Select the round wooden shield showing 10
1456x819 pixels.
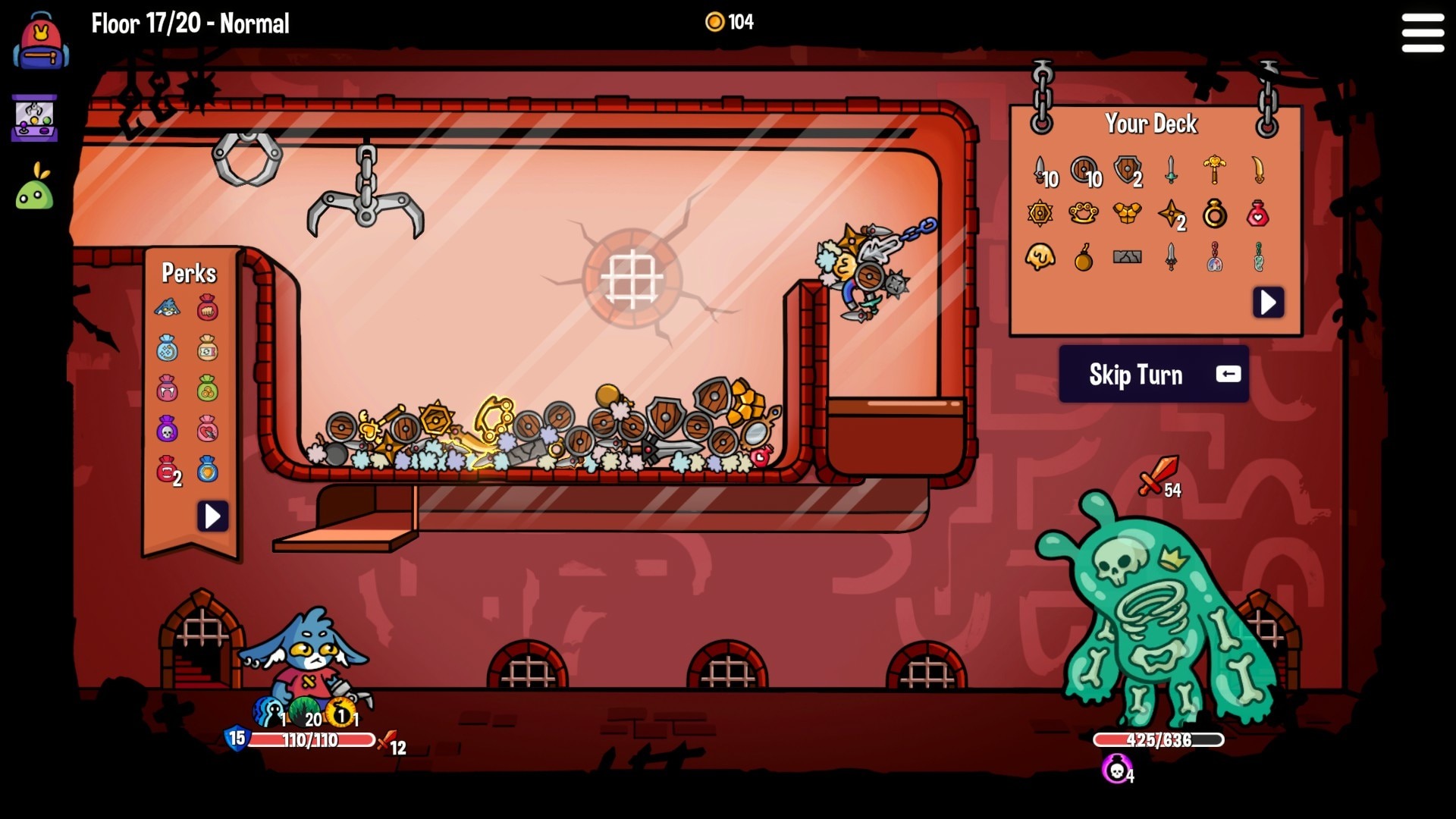pos(1083,171)
